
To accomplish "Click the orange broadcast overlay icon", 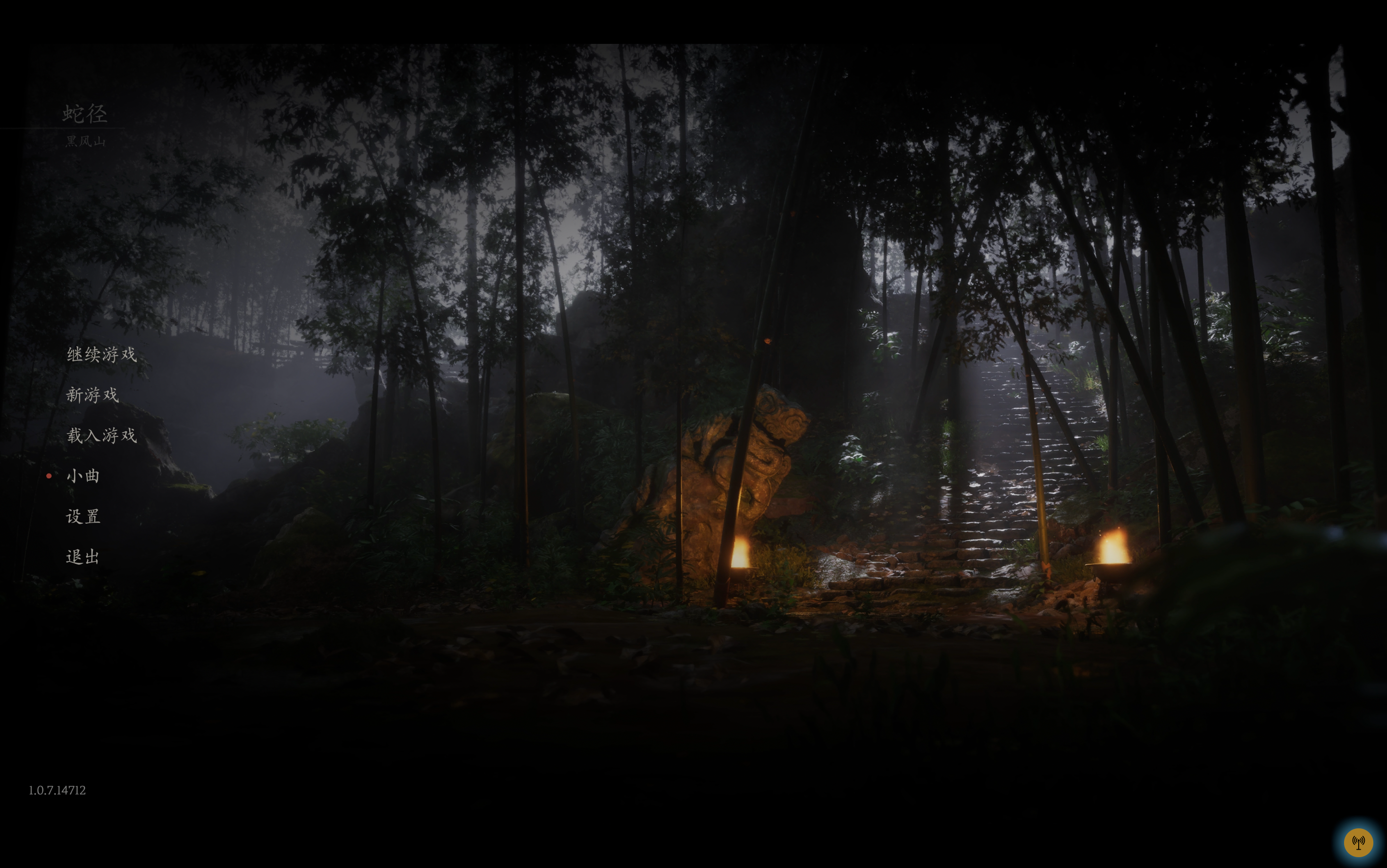I will coord(1358,842).
